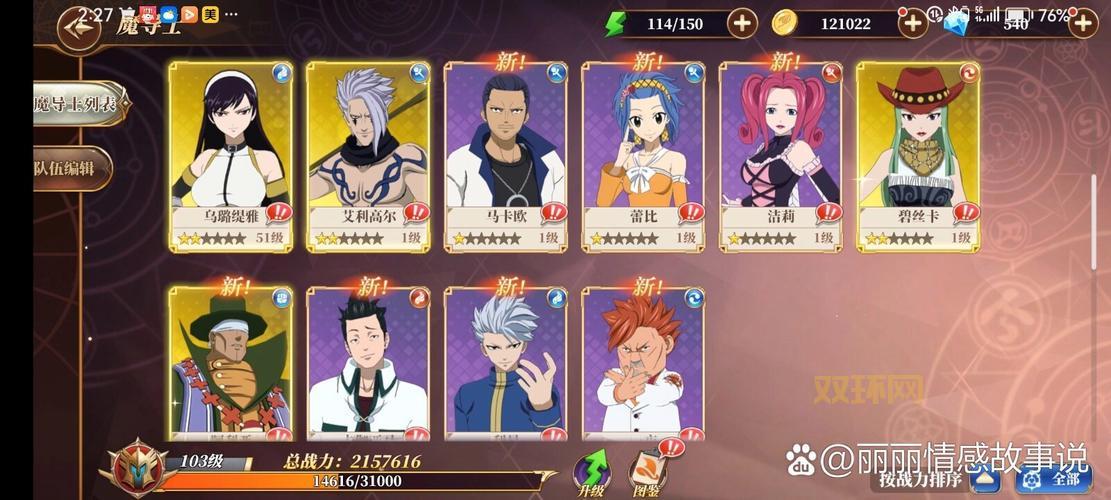The height and width of the screenshot is (500, 1111).
Task: Select the orange-haired old man card
Action: tap(643, 365)
